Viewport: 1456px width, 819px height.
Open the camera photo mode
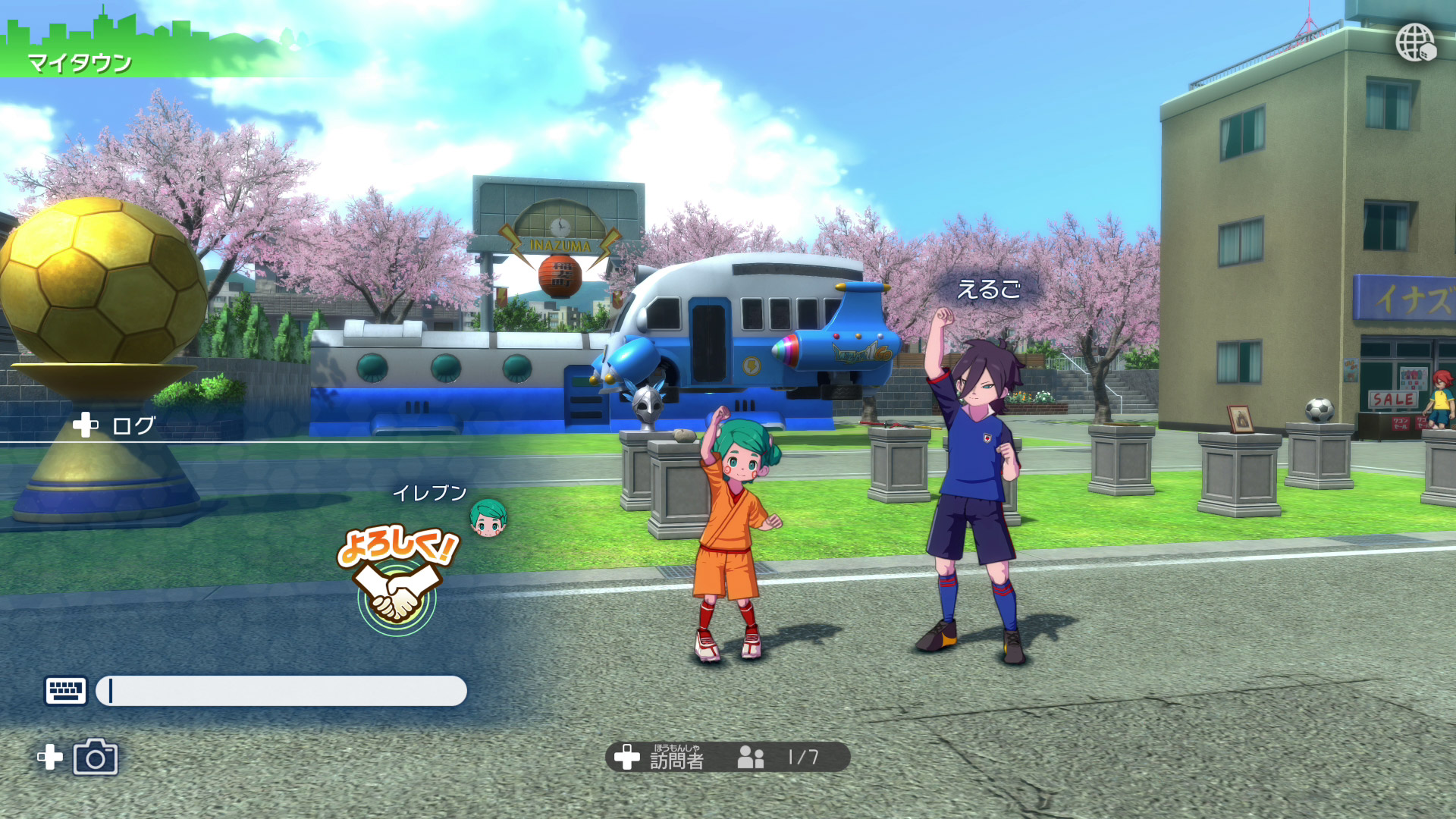[96, 758]
